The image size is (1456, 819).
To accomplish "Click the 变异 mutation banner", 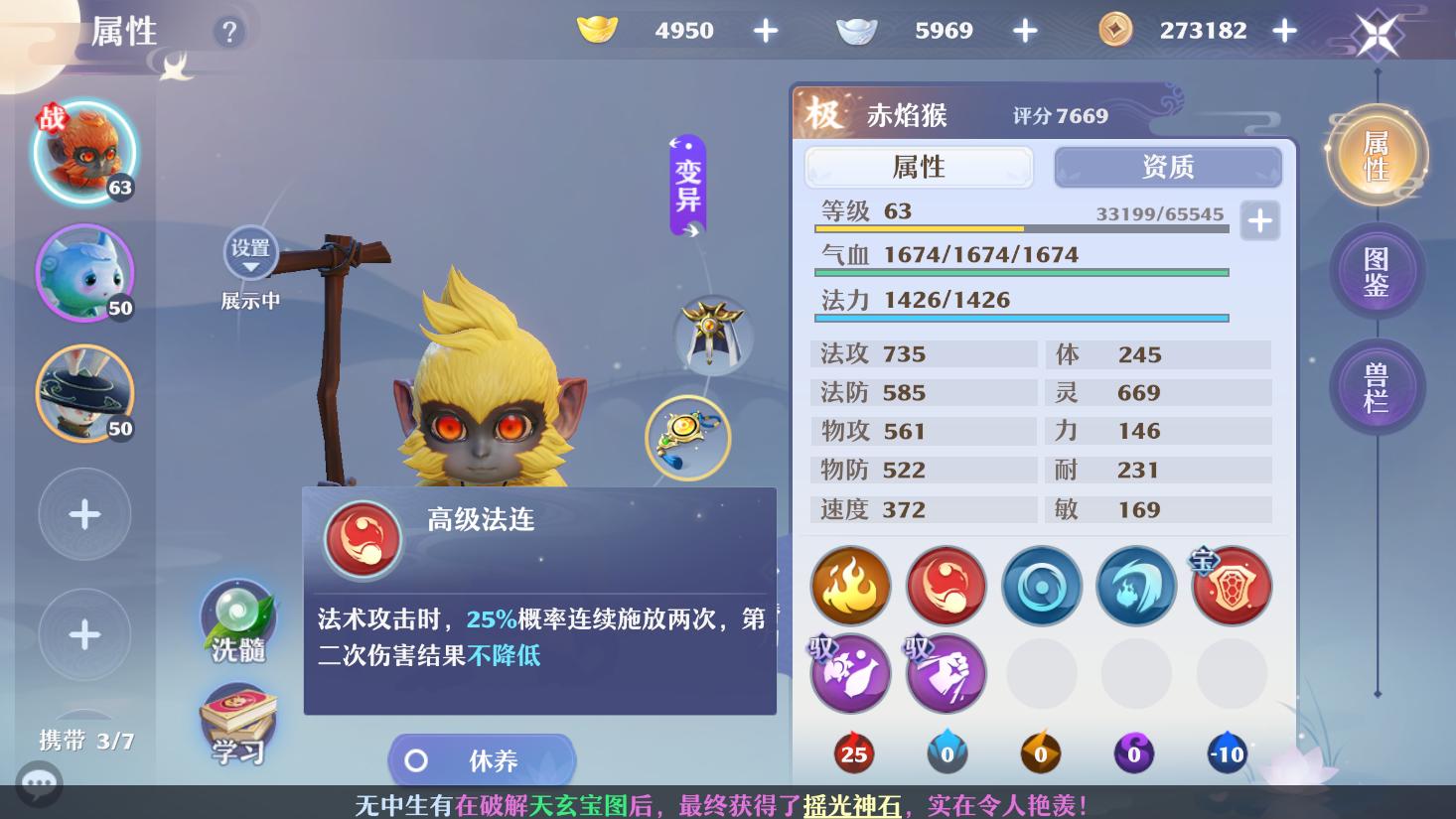I will click(x=686, y=184).
